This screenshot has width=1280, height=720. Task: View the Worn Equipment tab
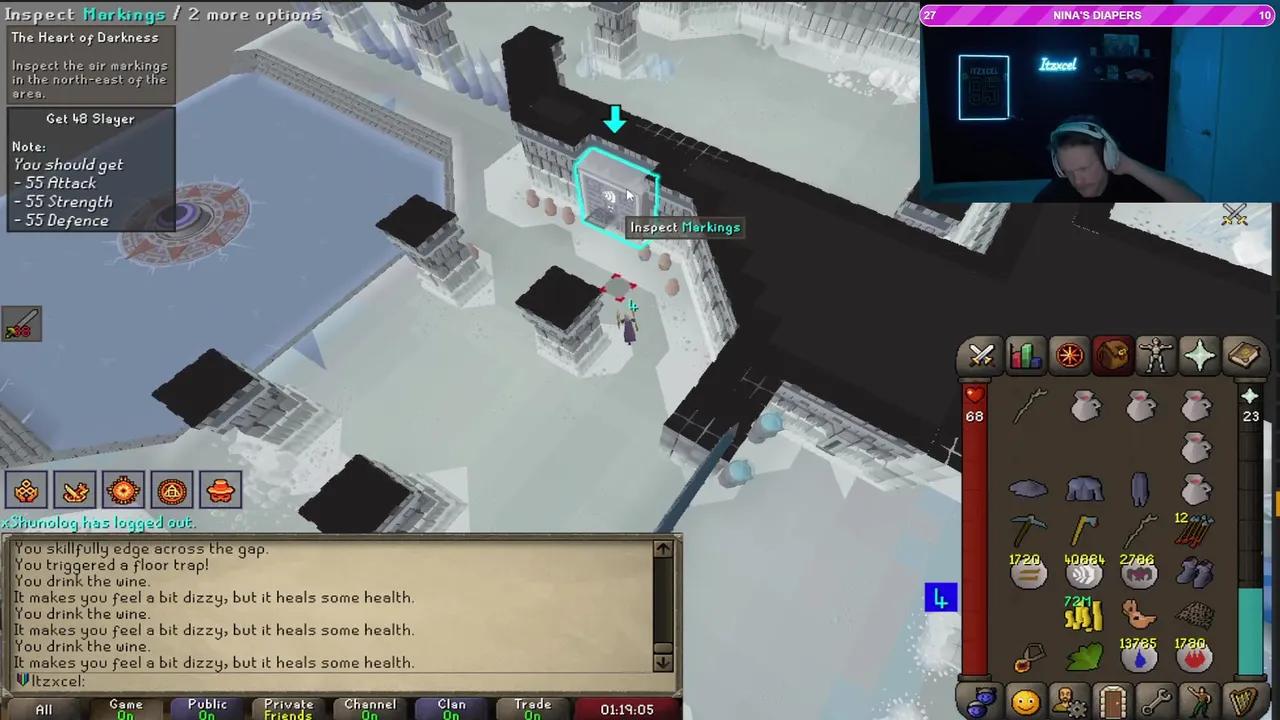click(x=1156, y=357)
